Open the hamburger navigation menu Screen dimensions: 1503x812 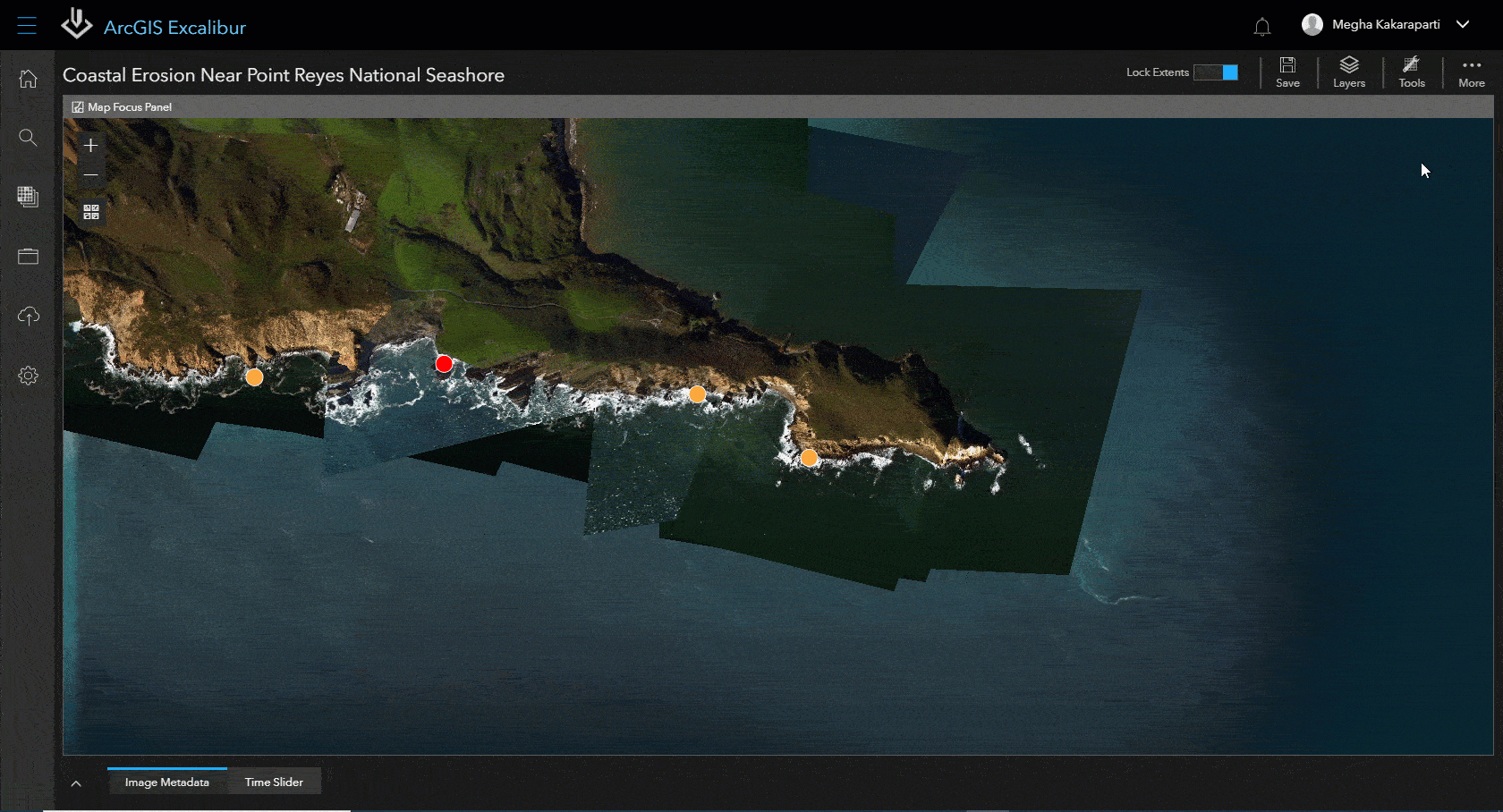tap(27, 25)
